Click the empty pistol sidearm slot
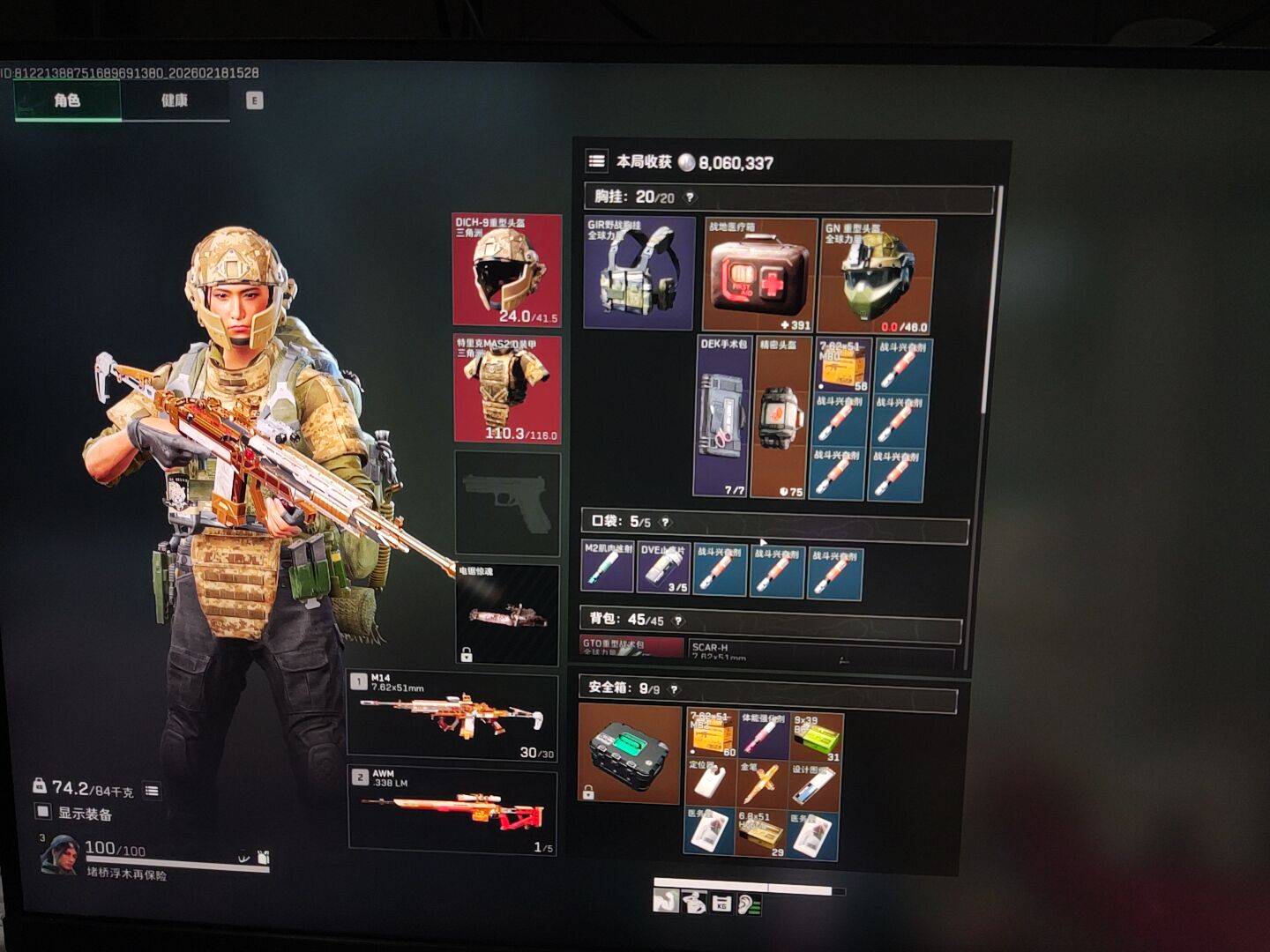Image resolution: width=1270 pixels, height=952 pixels. (x=507, y=503)
